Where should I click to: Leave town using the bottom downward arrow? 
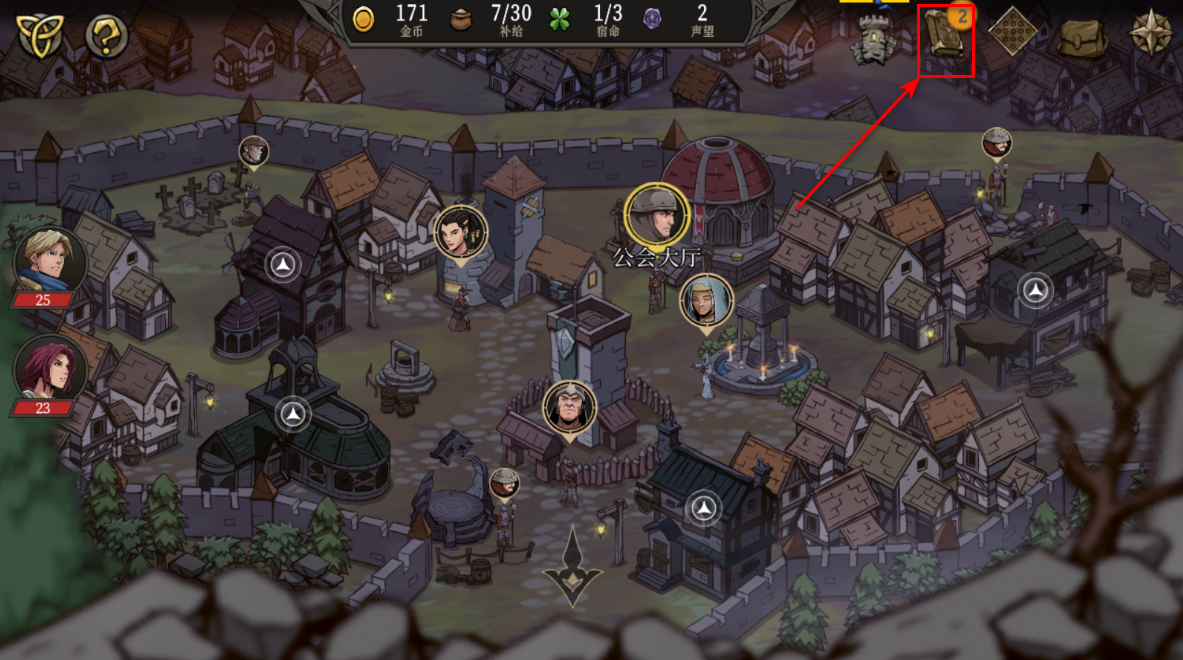point(573,567)
